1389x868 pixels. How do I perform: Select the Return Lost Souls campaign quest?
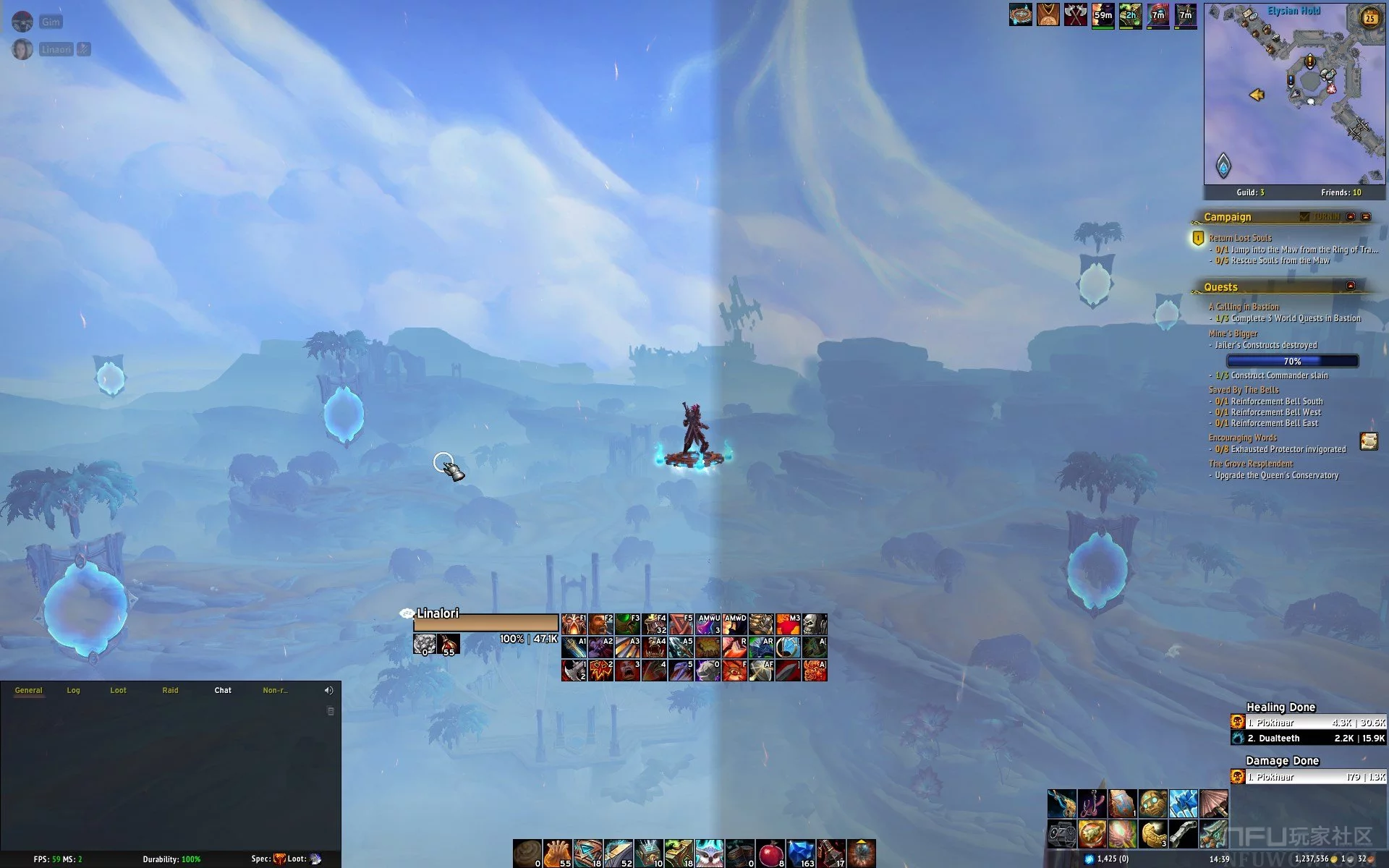(x=1240, y=238)
